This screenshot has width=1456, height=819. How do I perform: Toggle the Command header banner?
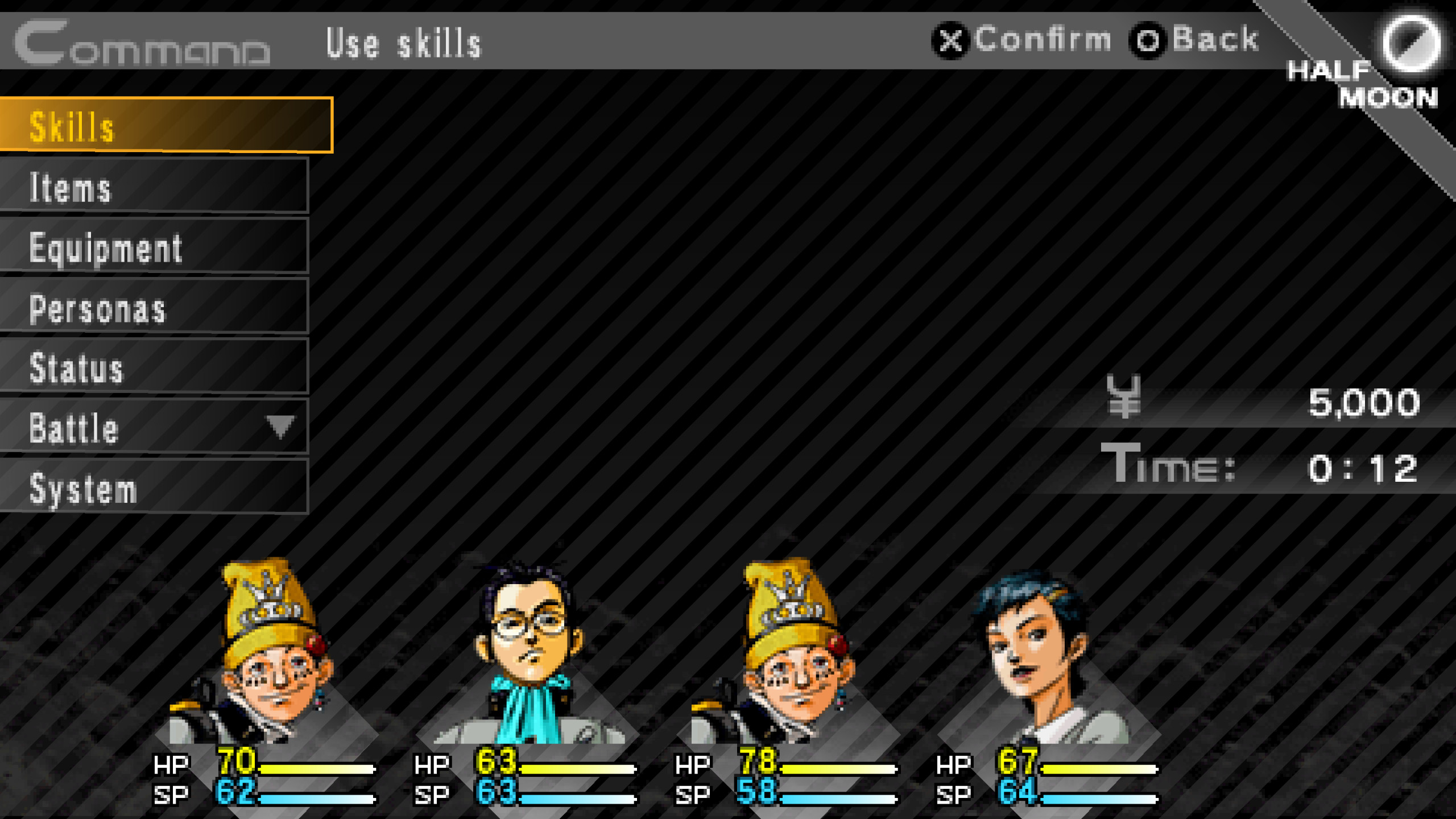coord(142,43)
